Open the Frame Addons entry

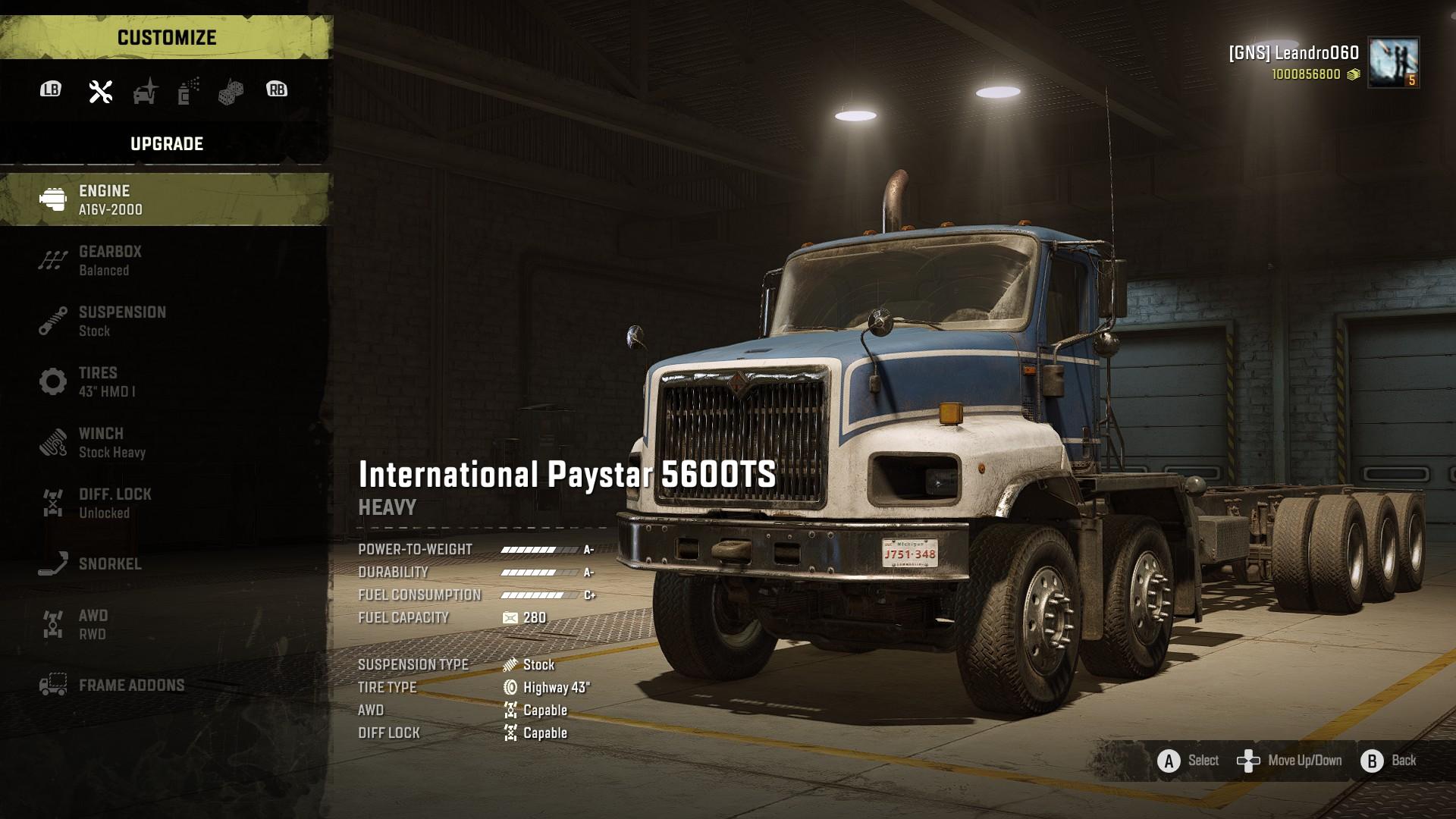pyautogui.click(x=165, y=685)
